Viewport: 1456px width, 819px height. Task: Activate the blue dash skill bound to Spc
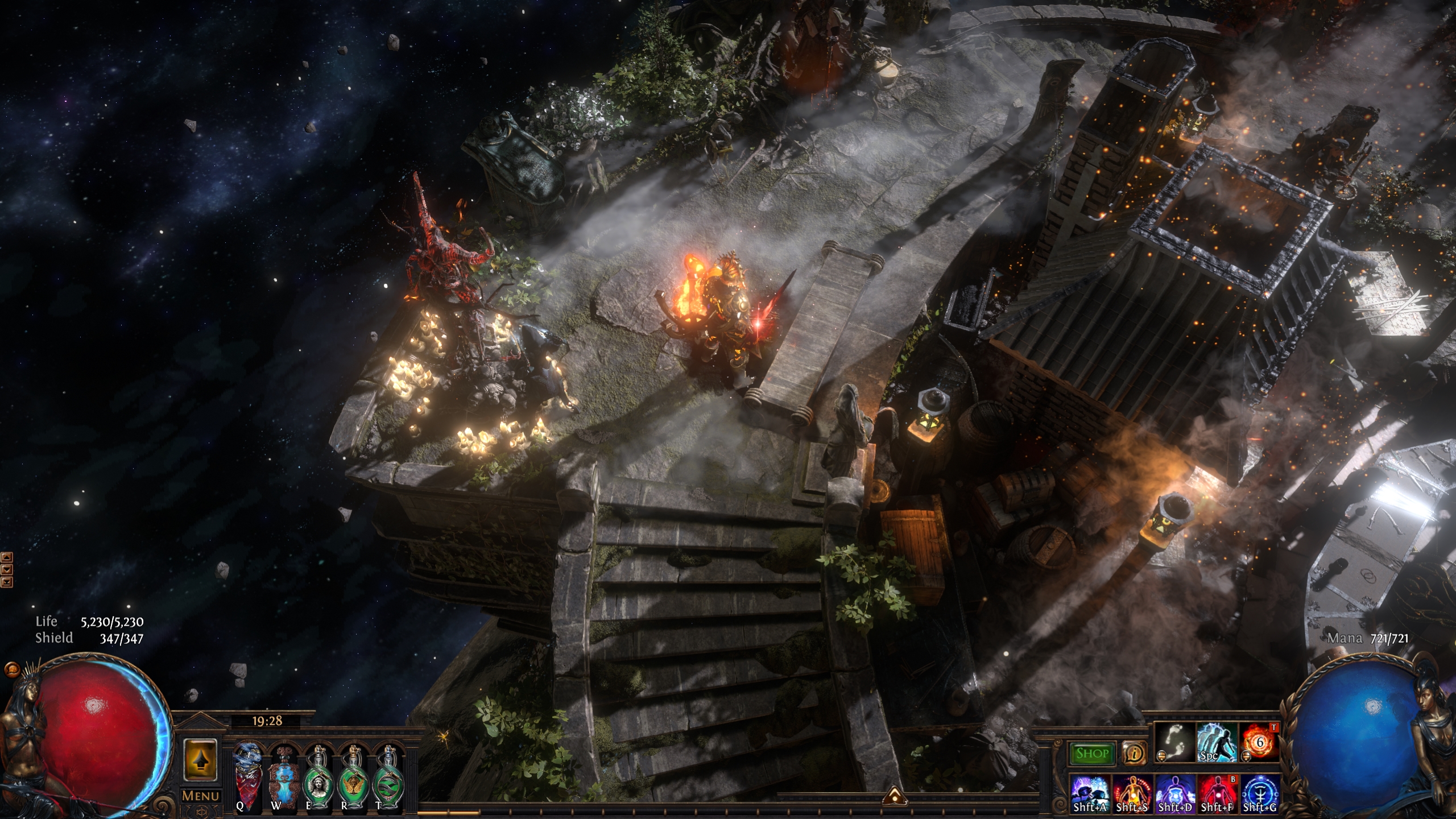point(1217,742)
